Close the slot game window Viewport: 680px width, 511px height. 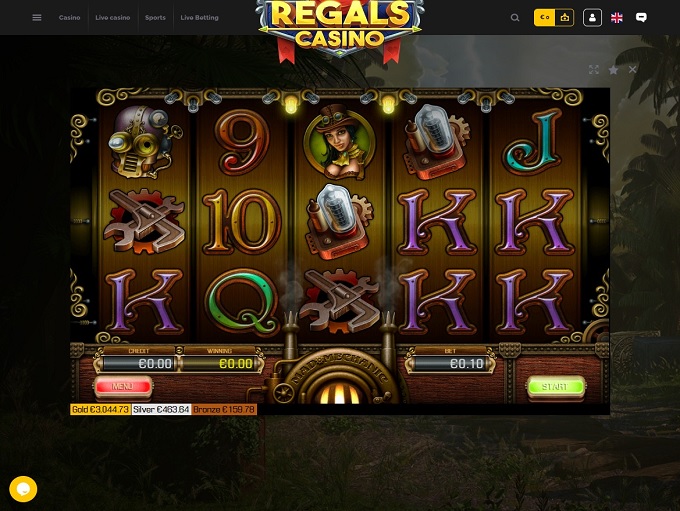click(633, 70)
